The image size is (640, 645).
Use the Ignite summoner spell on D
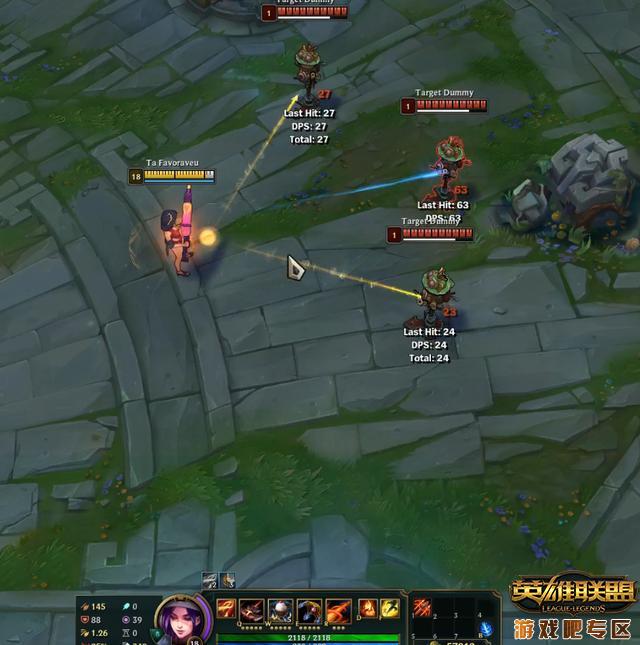coord(367,609)
